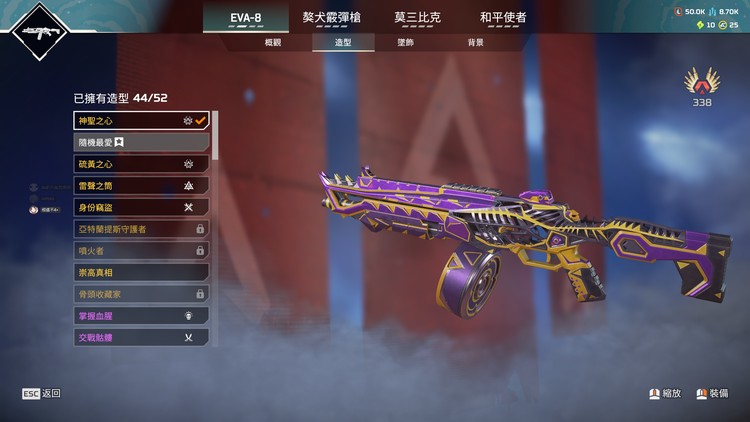Switch to the 和平使者 weapon tab
The height and width of the screenshot is (422, 750).
click(x=502, y=17)
